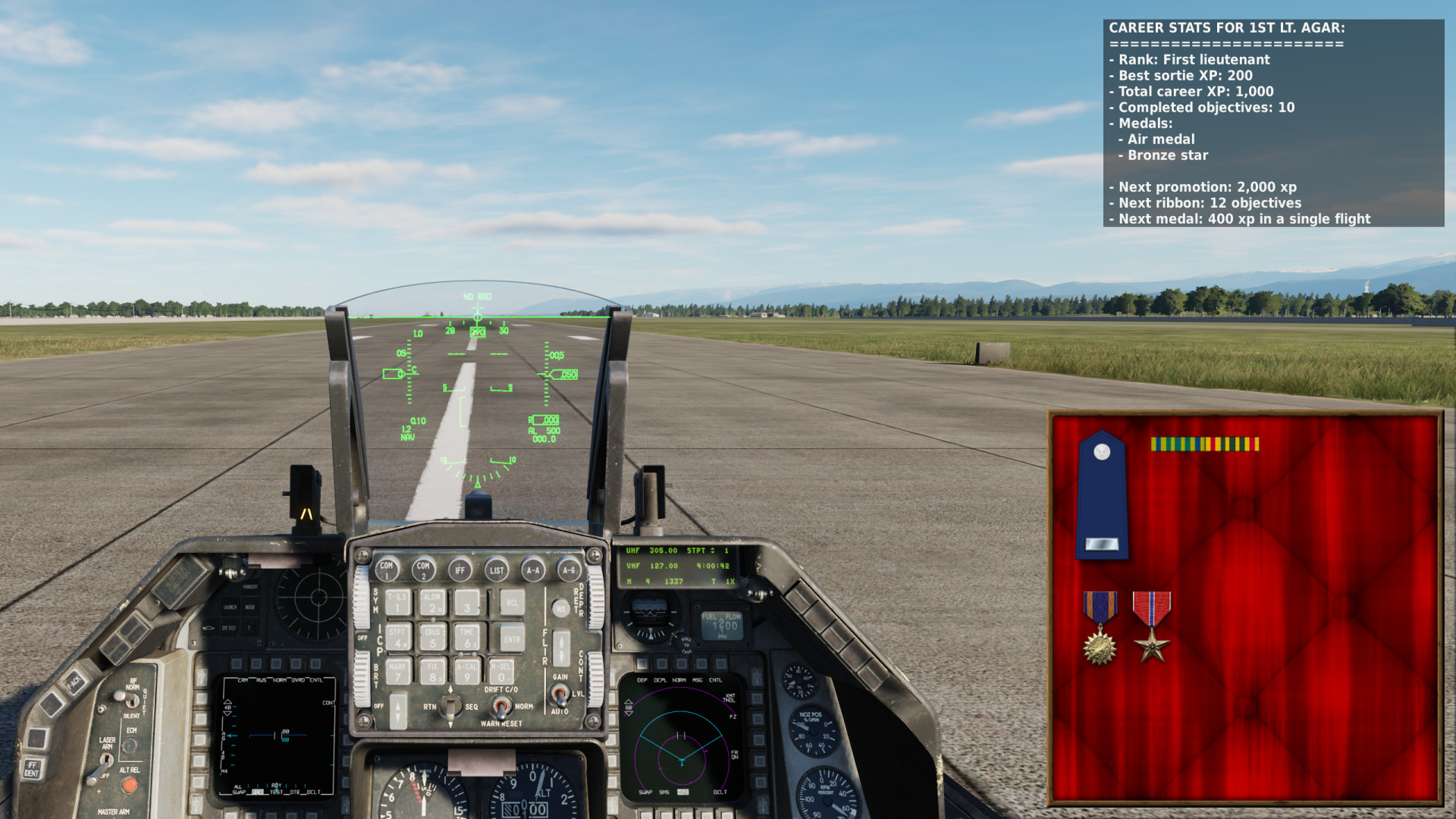This screenshot has width=1456, height=819.
Task: Hit the IFF override button on the ICP
Action: tap(460, 570)
